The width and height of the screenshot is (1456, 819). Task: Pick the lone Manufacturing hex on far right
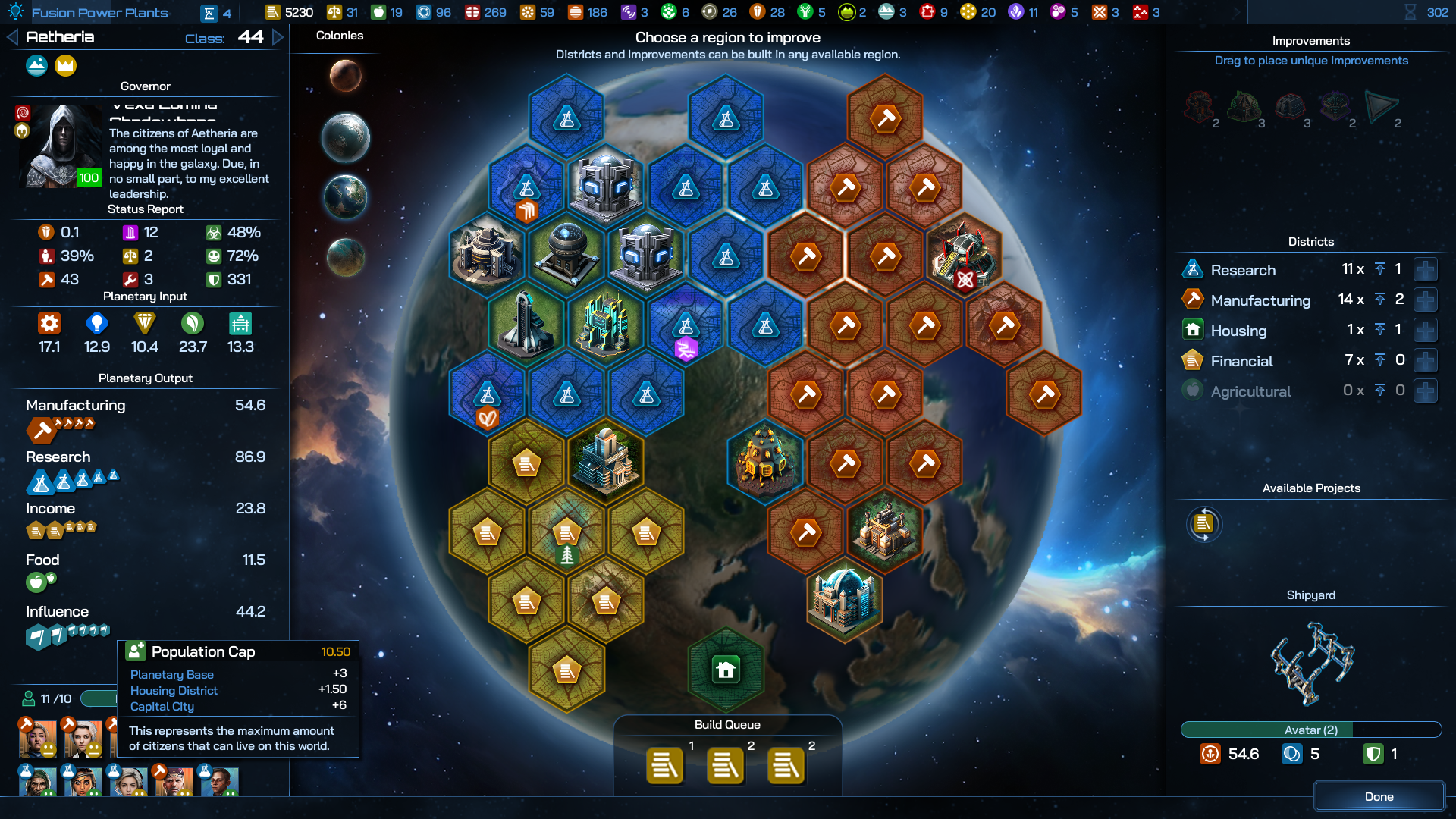1044,394
